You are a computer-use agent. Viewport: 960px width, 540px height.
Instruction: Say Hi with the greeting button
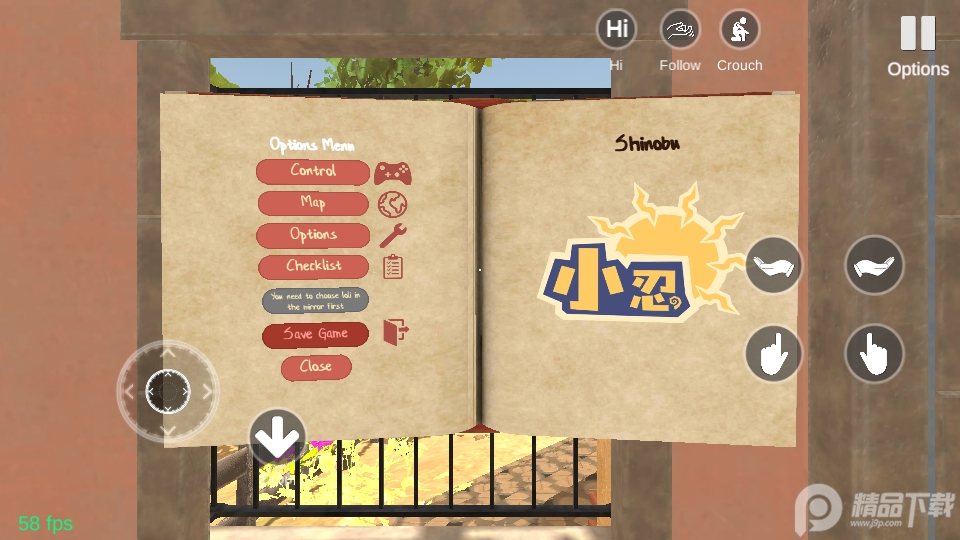pyautogui.click(x=617, y=30)
